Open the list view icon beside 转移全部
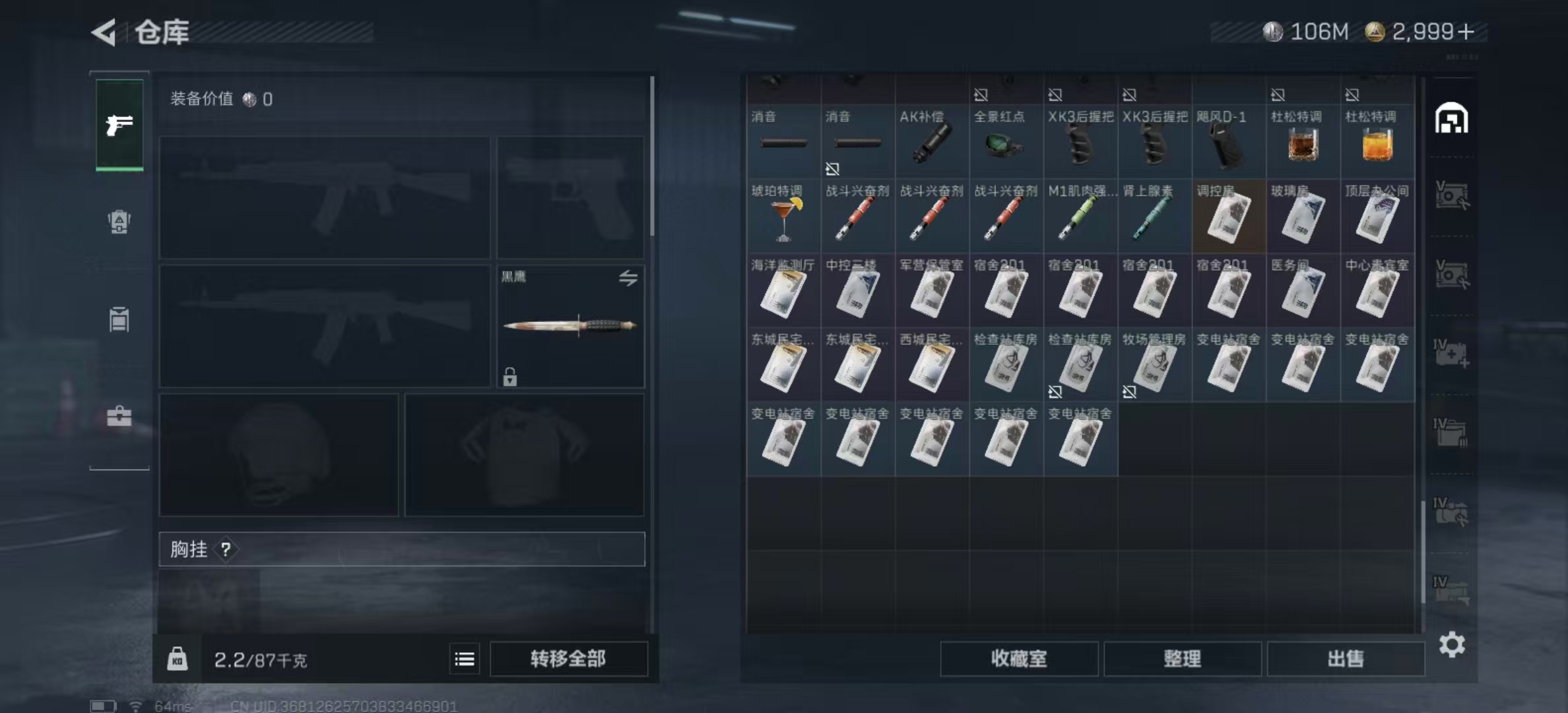The image size is (1568, 713). click(x=465, y=659)
